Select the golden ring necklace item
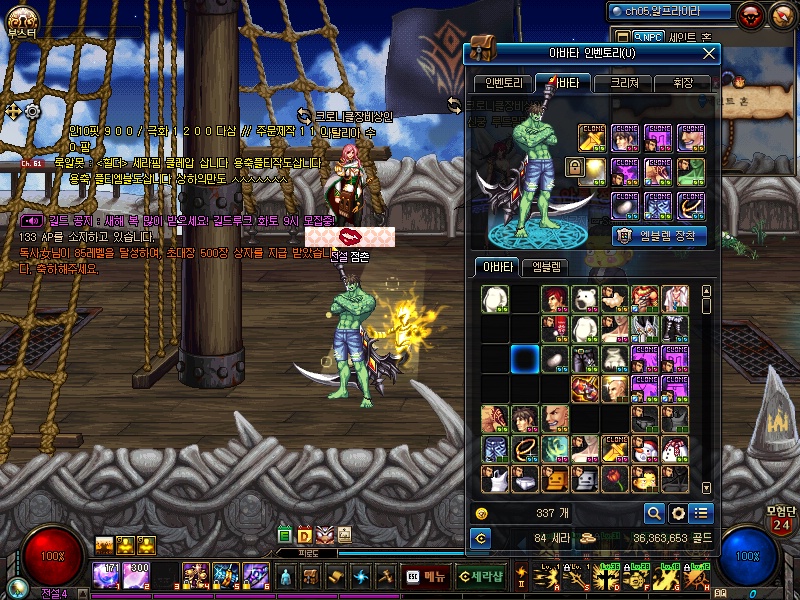Viewport: 800px width, 600px height. click(525, 448)
